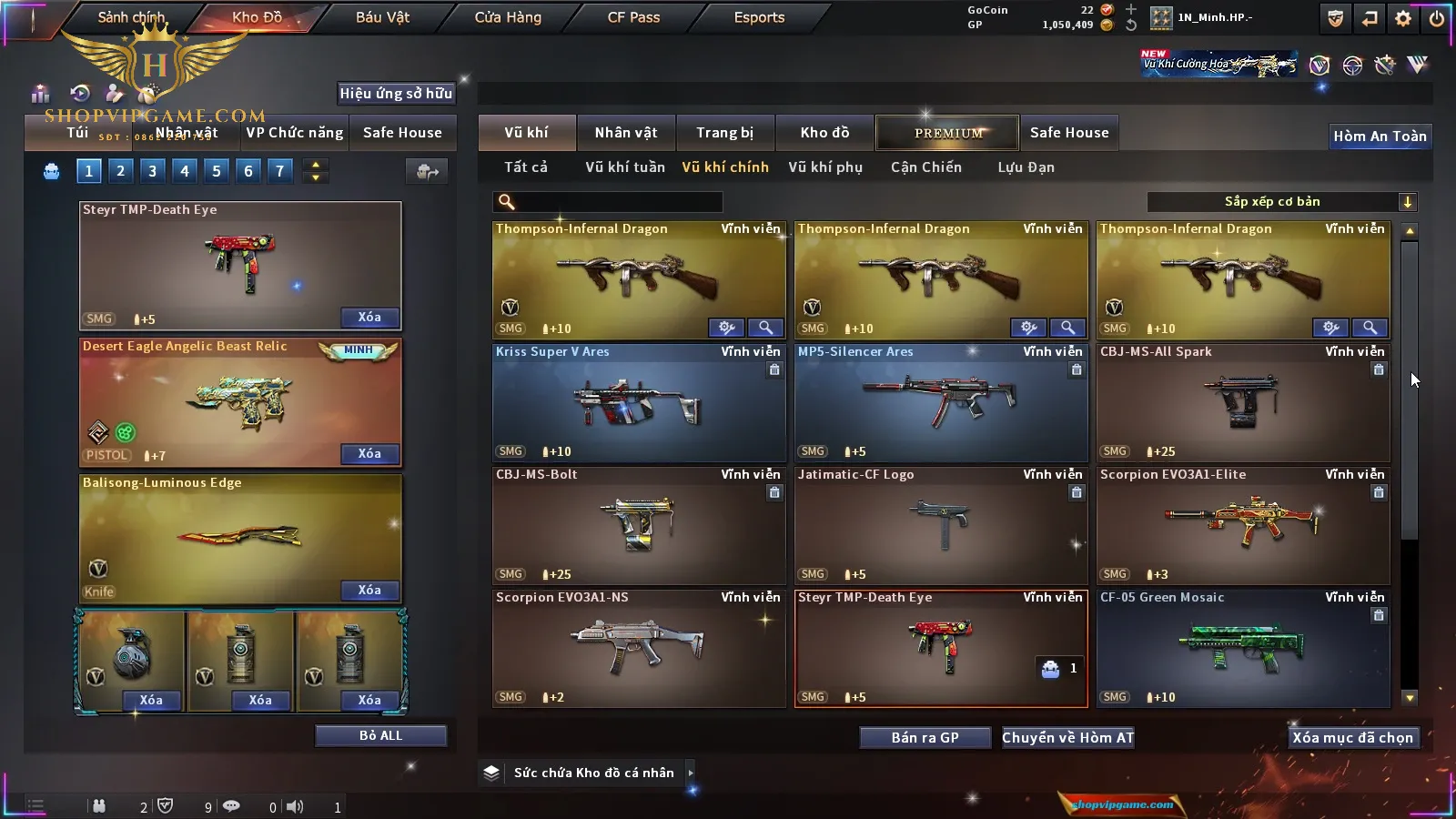Remove Desert Eagle Angelic Beast Relic with Xóa

(369, 454)
